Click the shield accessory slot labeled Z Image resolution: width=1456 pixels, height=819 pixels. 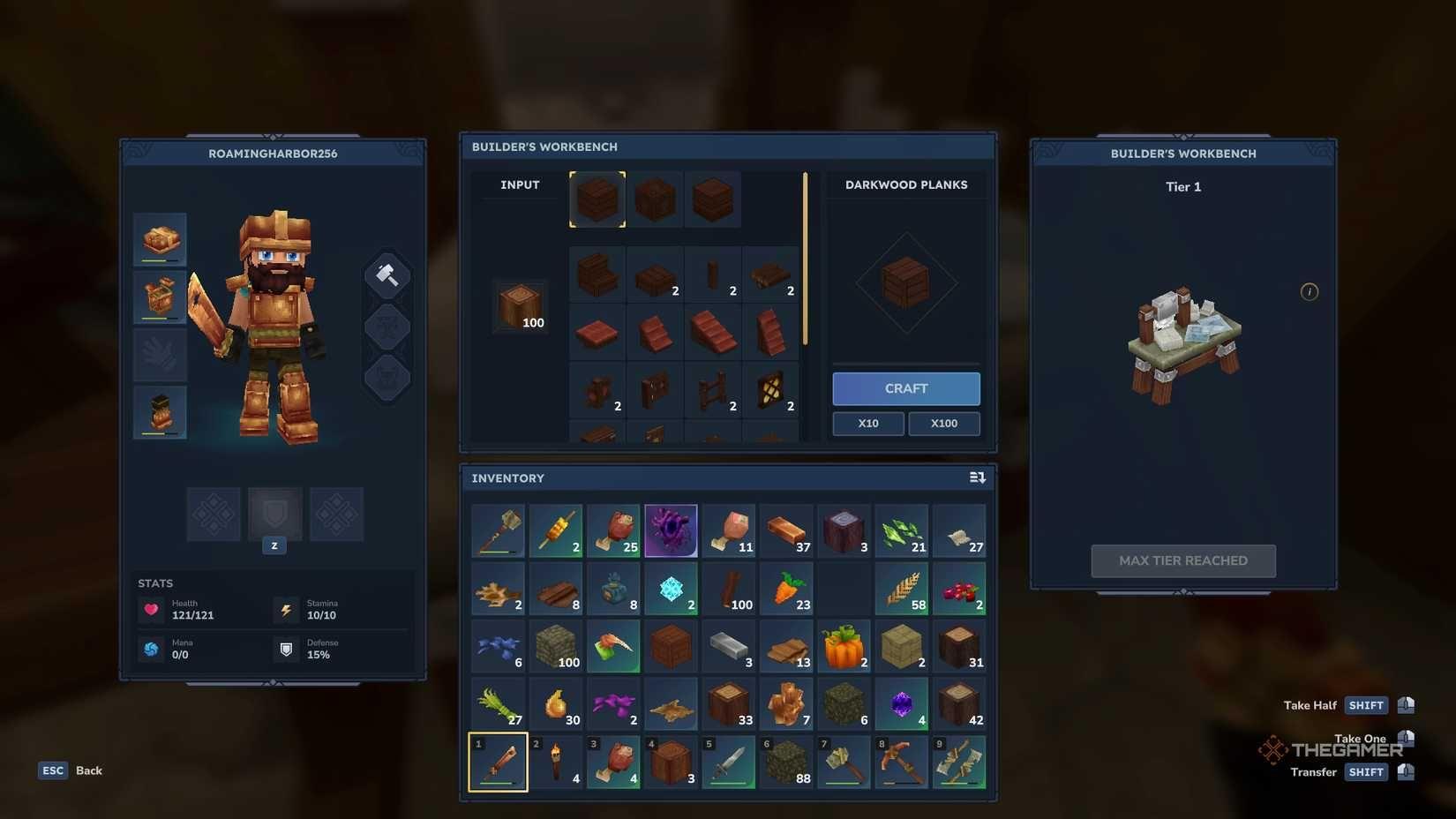(274, 514)
